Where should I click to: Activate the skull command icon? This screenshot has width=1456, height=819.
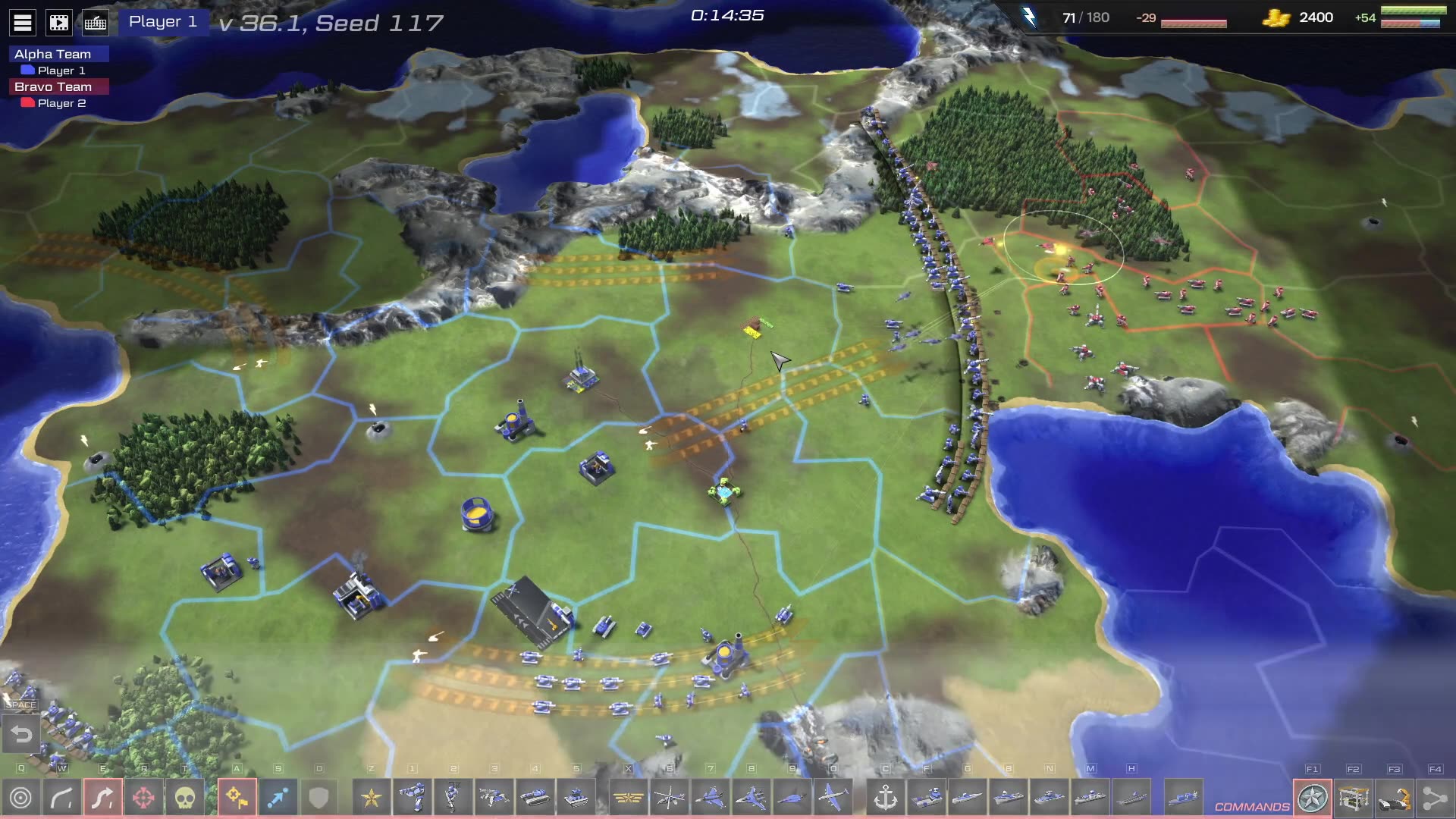coord(185,798)
